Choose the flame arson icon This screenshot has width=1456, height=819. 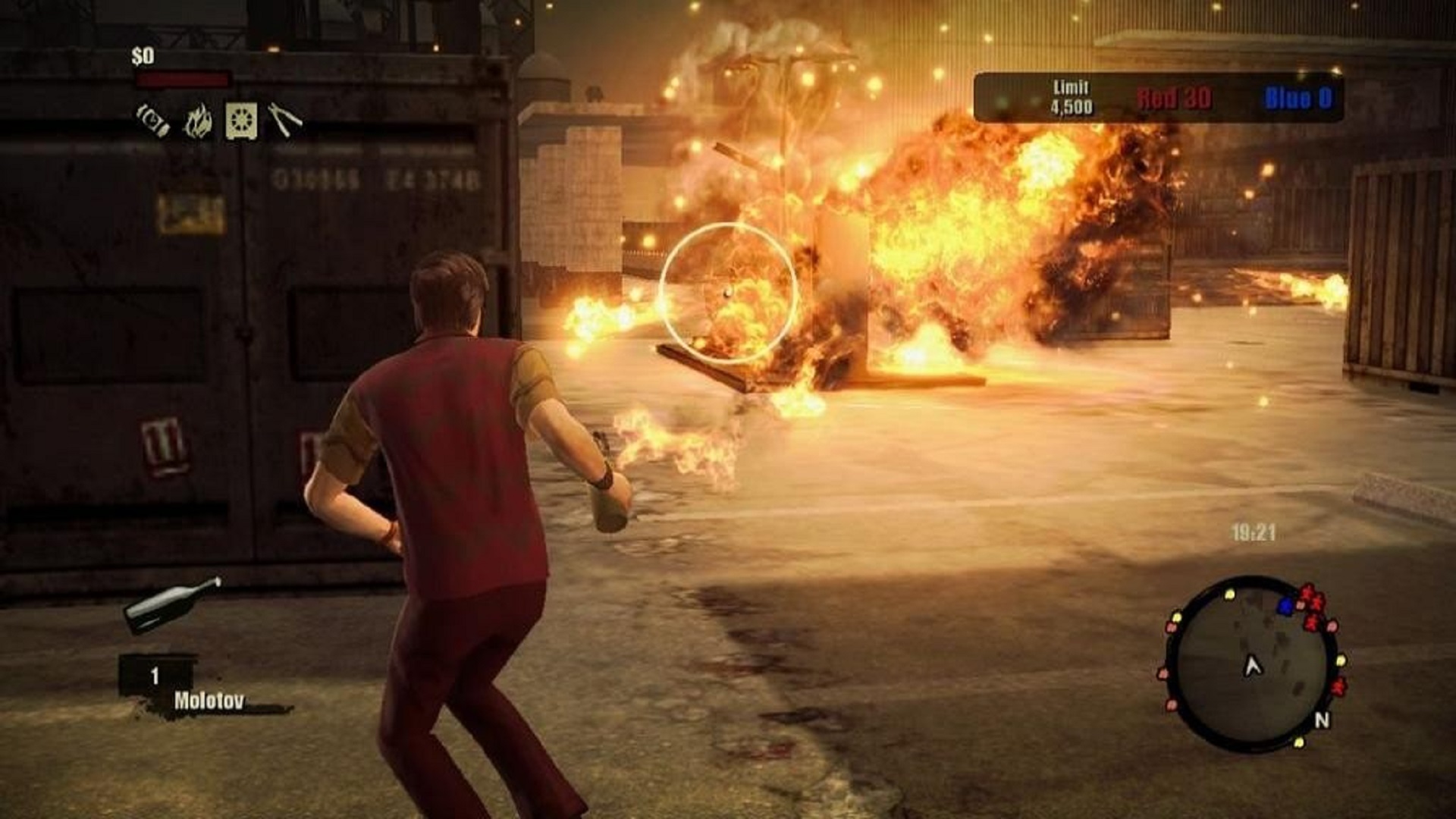198,121
